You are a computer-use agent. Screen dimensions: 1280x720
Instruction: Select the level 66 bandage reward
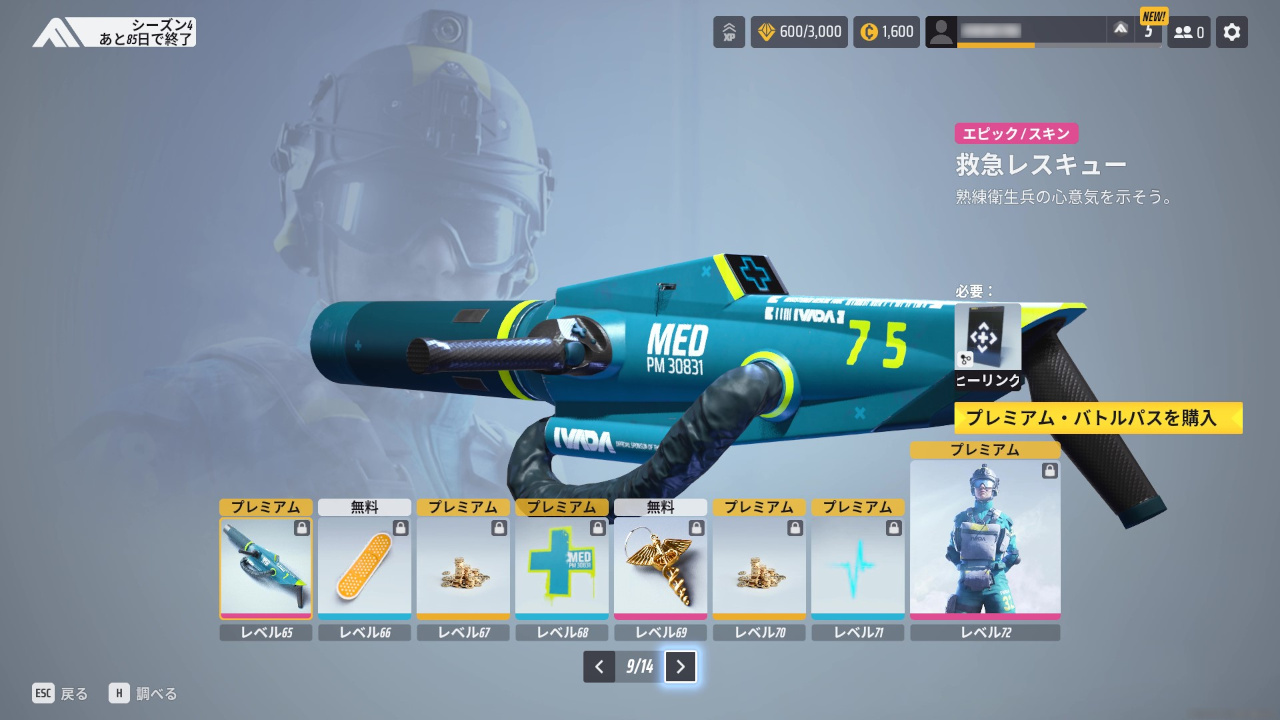[x=364, y=568]
